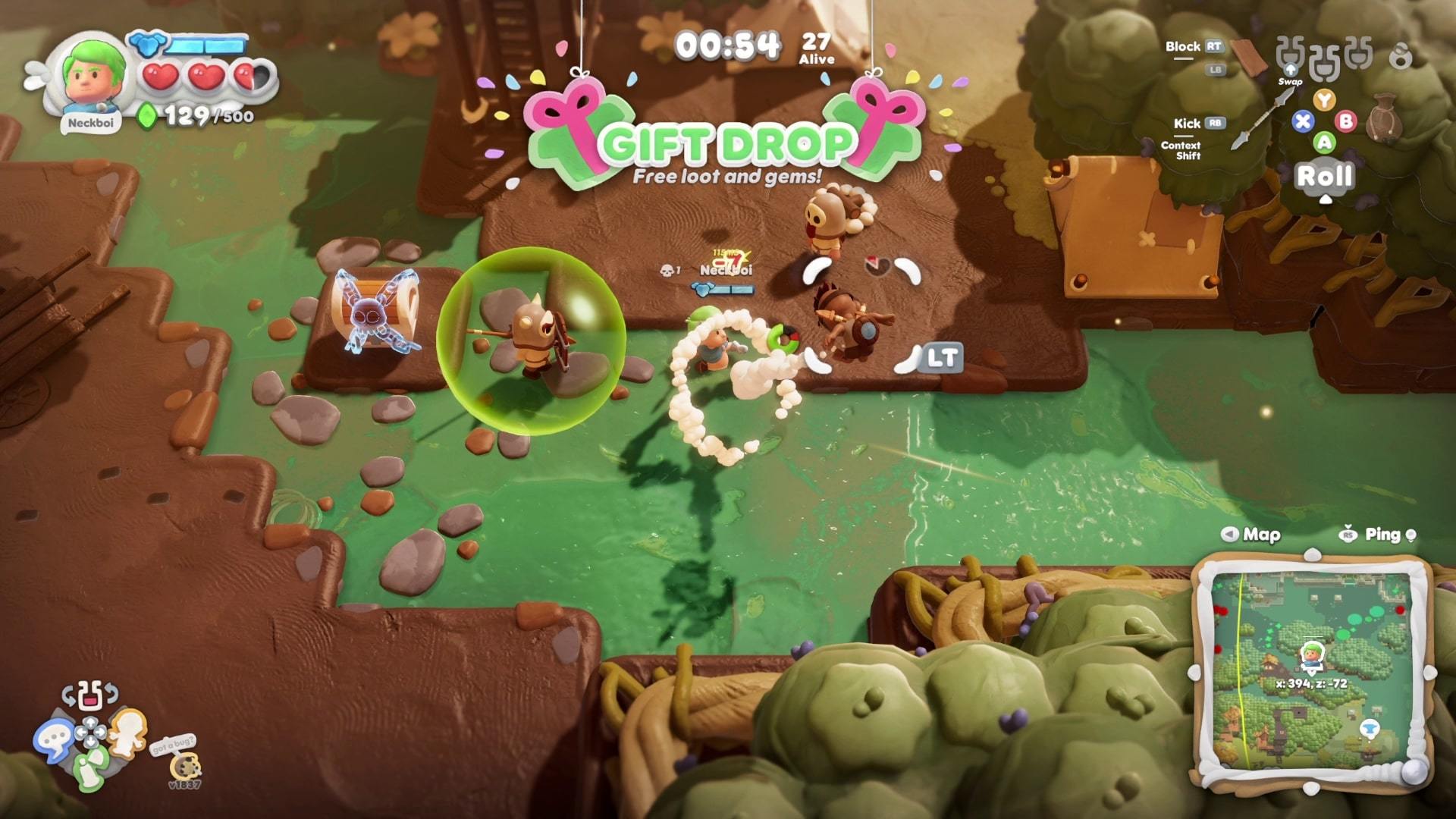Toggle the Ping marker beside the RS prompt
This screenshot has width=1456, height=819.
click(1410, 535)
